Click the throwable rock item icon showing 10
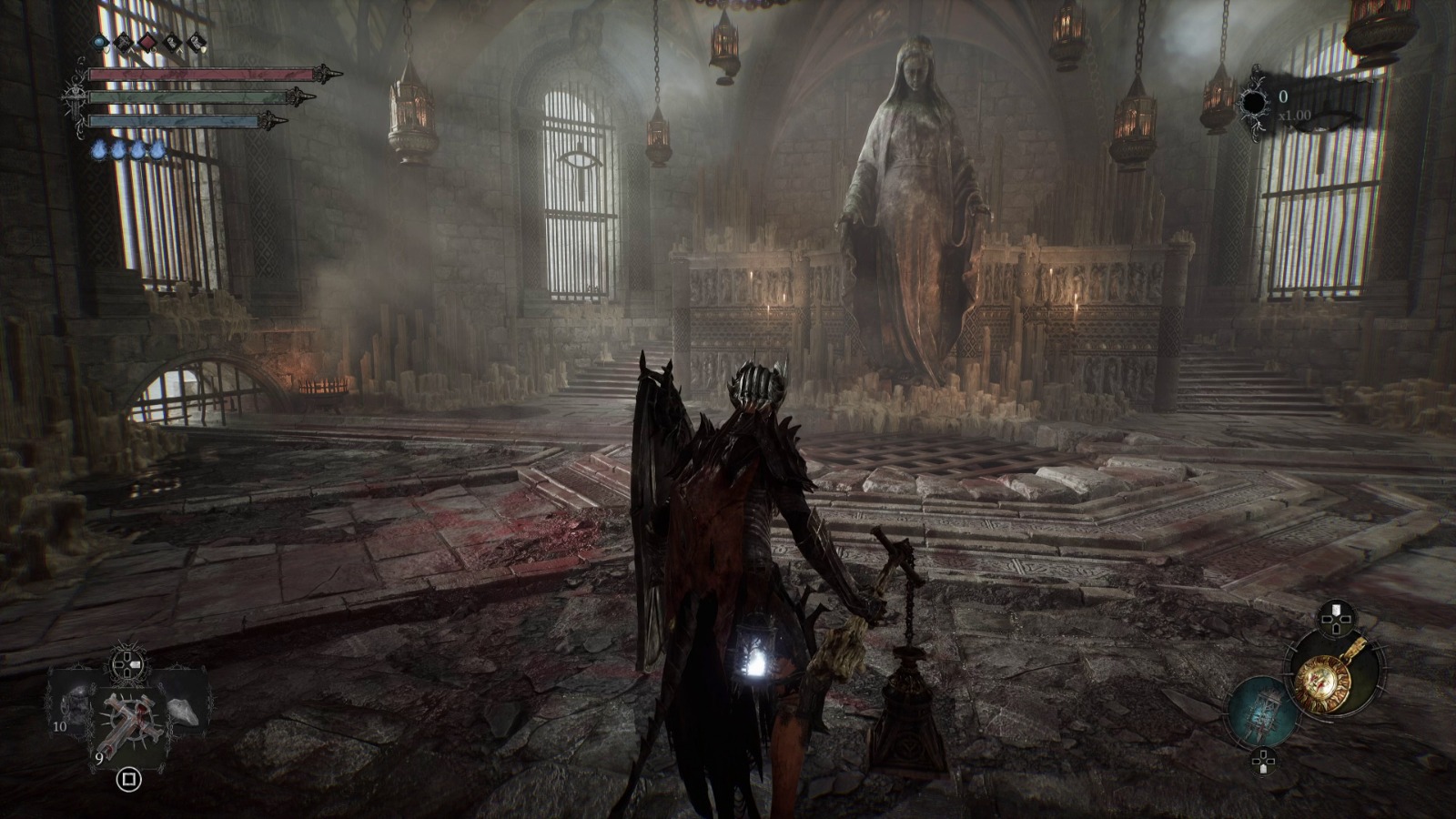1456x819 pixels. [76, 706]
